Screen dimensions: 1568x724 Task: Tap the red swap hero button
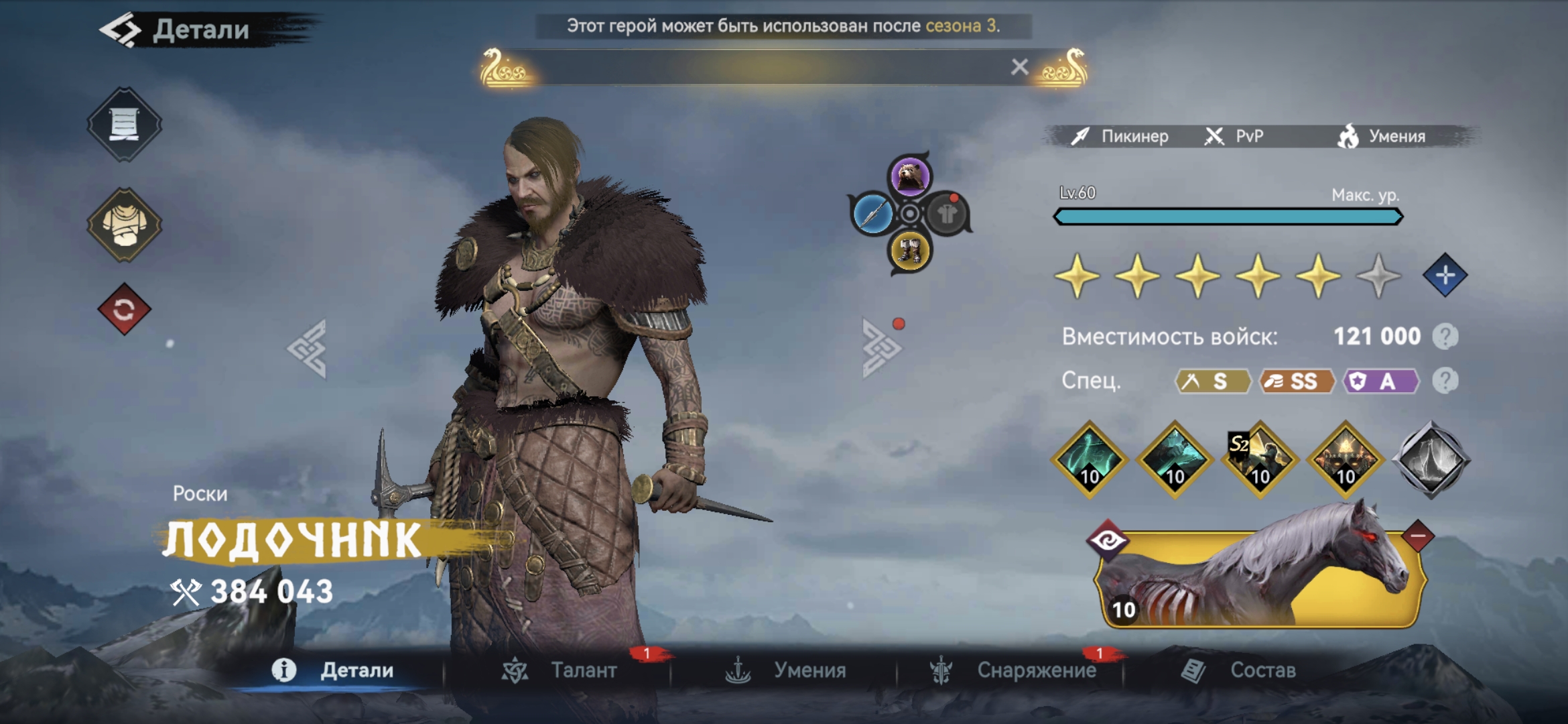(x=124, y=310)
